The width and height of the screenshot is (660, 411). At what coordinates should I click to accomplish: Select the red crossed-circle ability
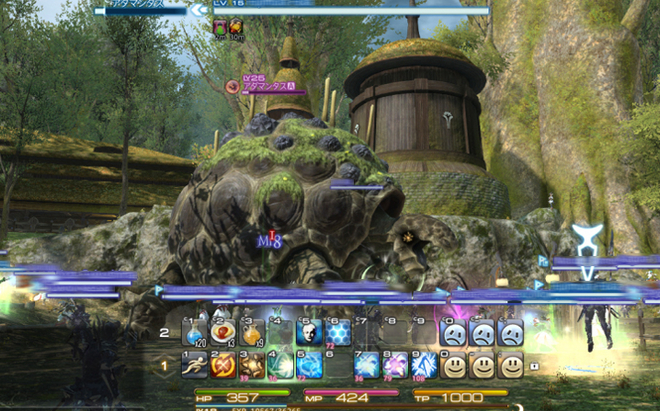click(222, 365)
